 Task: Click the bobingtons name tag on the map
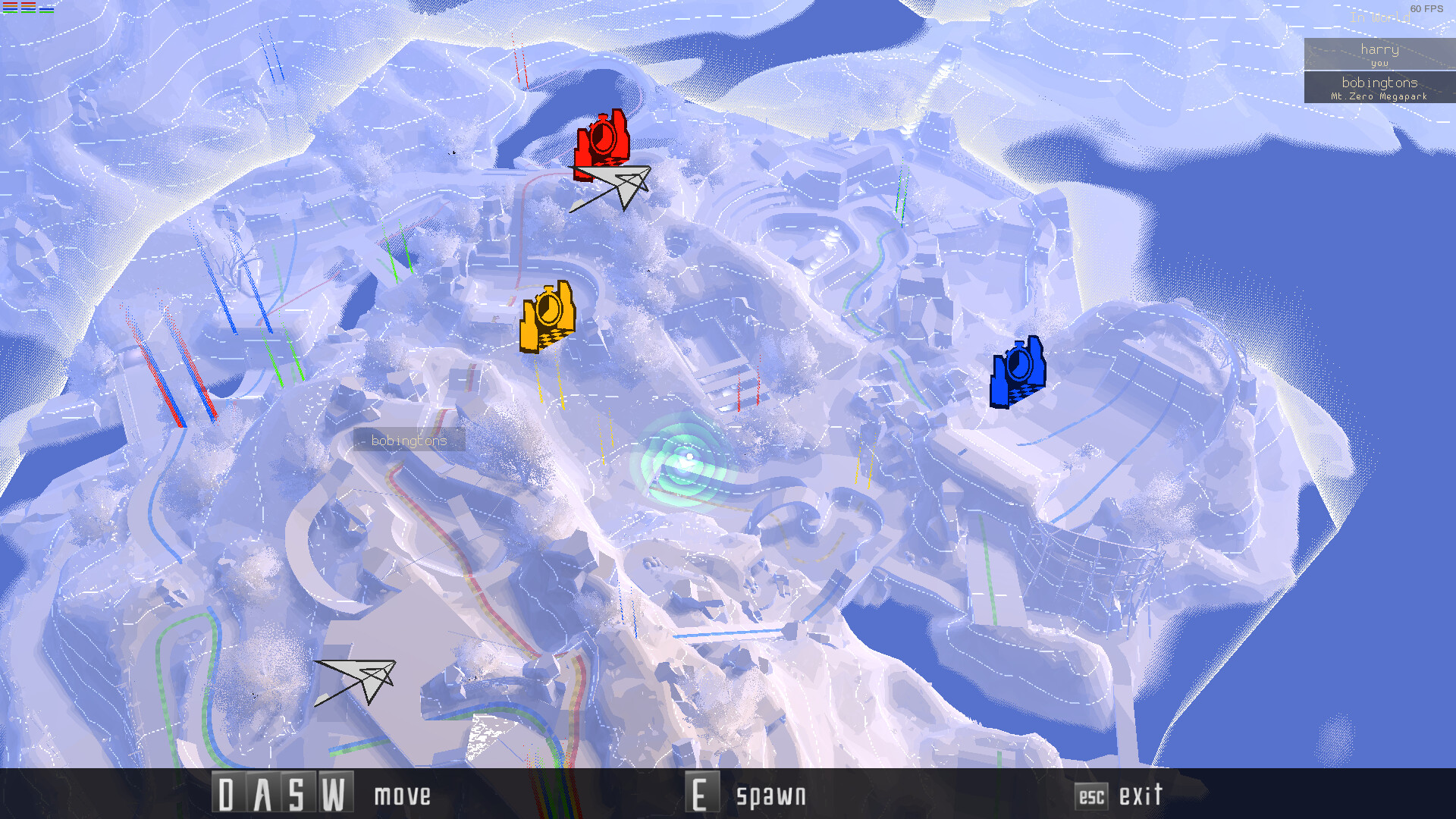tap(409, 441)
